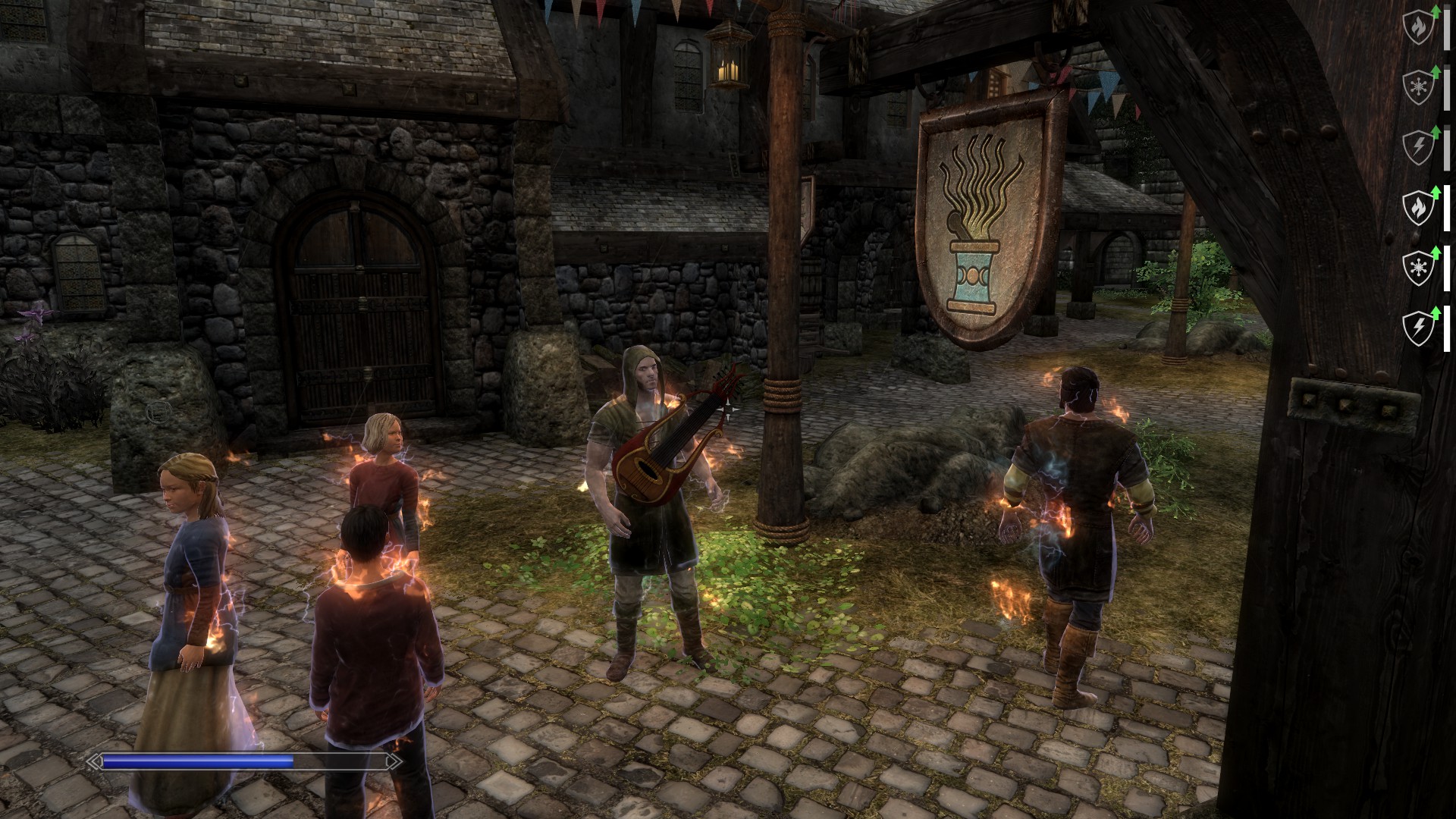Click the dimmed shock resistance shield icon
The image size is (1456, 819).
1418,148
